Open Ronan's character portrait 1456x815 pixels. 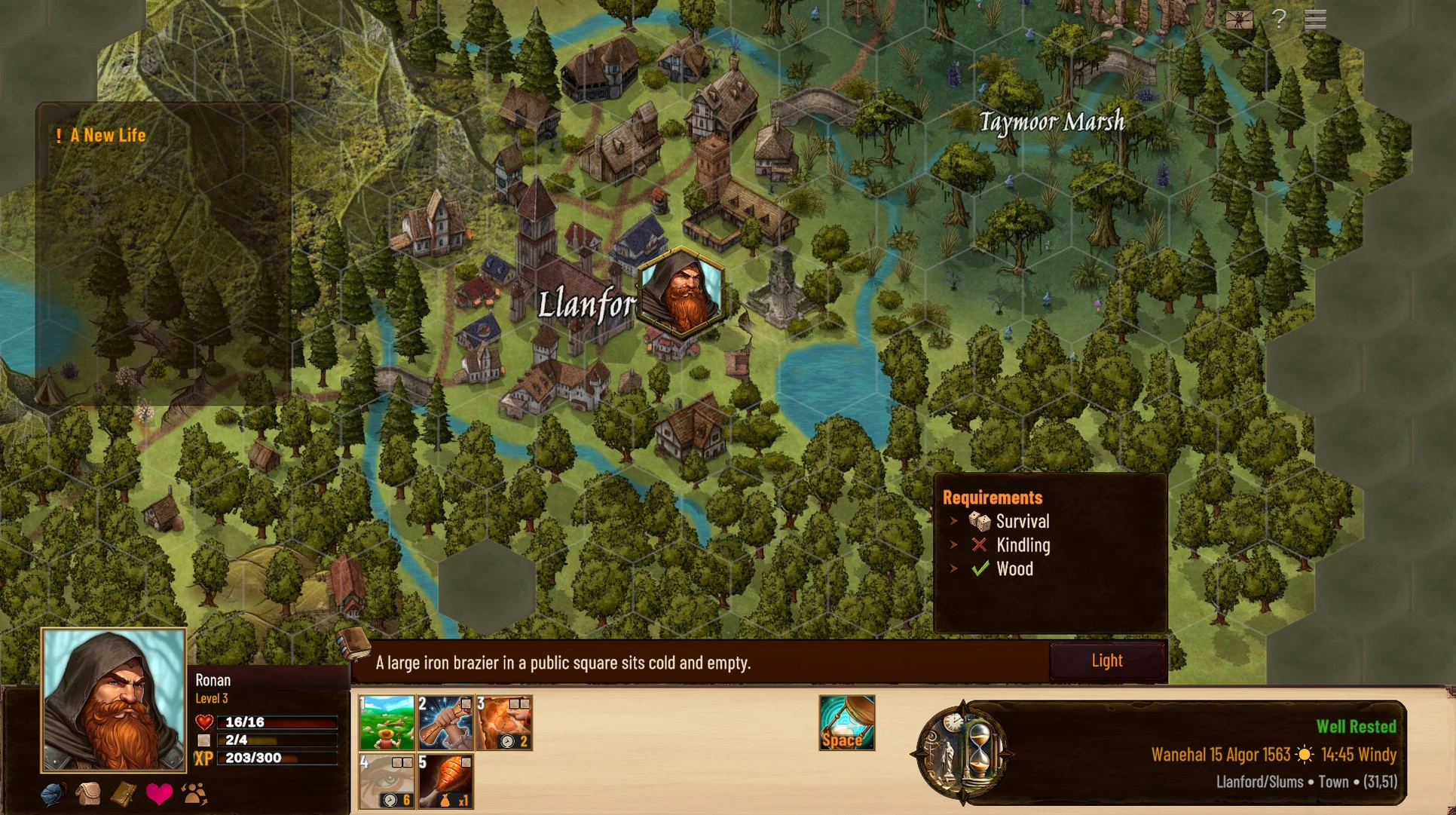[114, 700]
